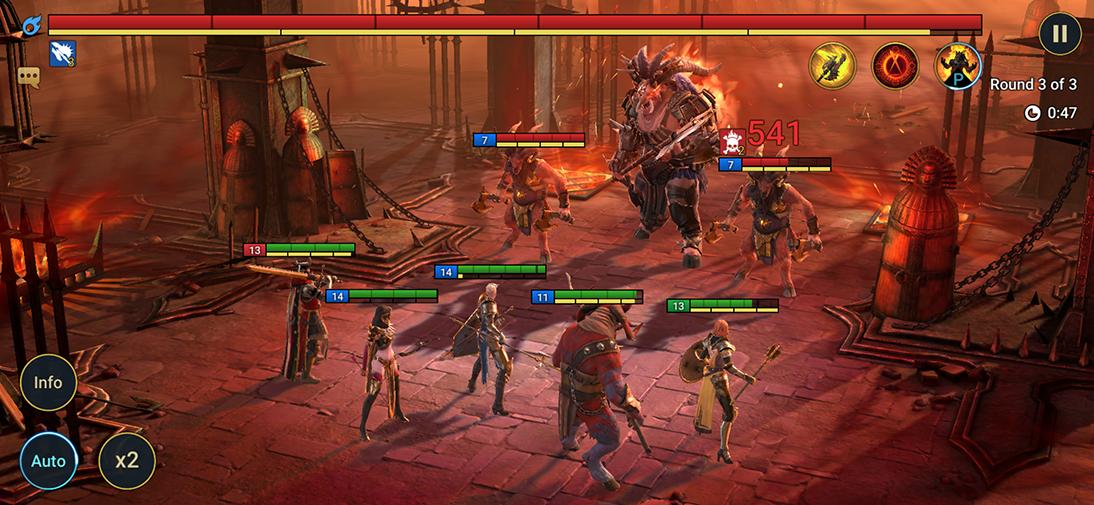This screenshot has width=1094, height=505.
Task: Inspect the boss's passive skill icon
Action: coord(957,66)
